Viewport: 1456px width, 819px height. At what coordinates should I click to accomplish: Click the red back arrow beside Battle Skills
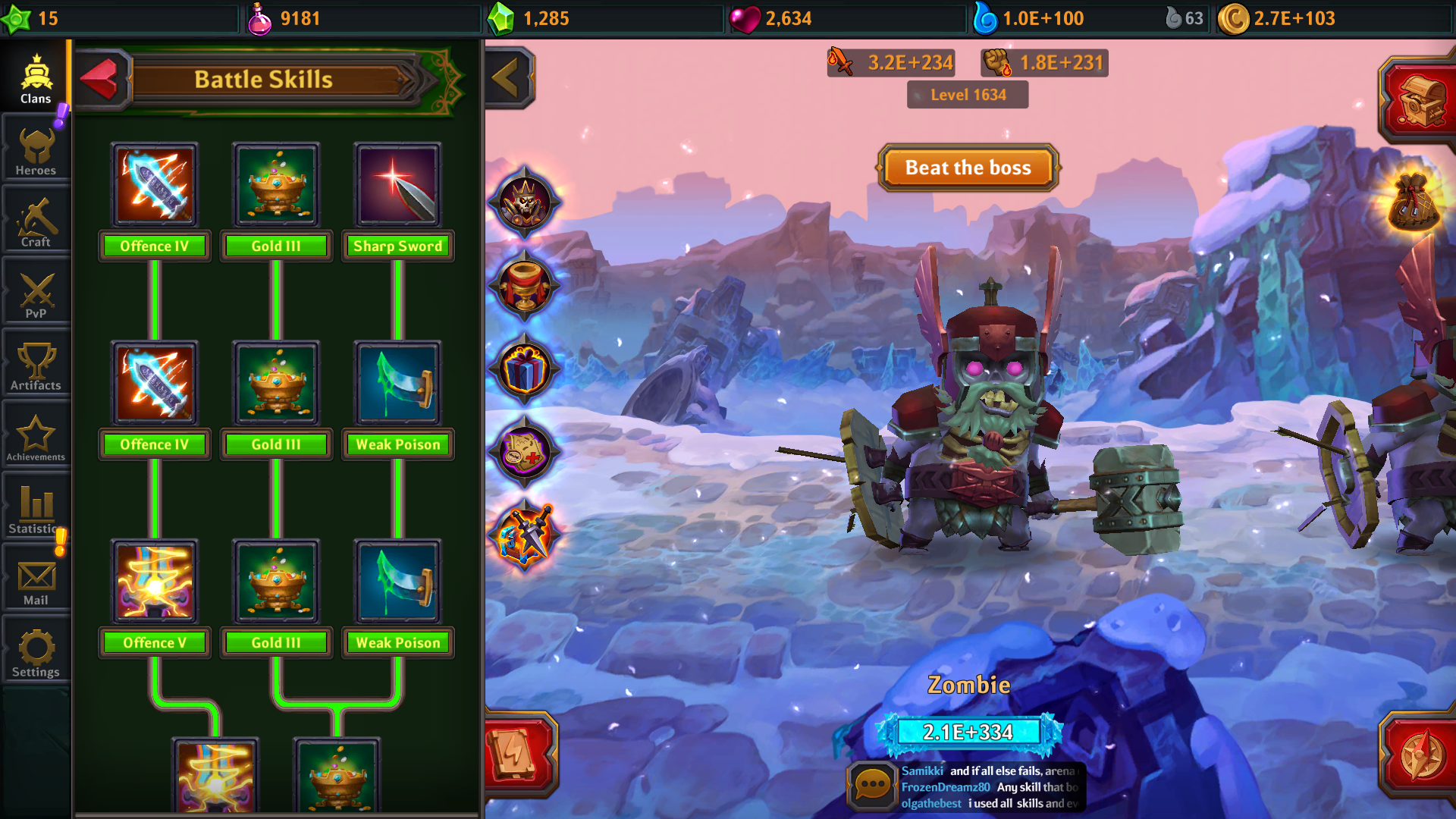(99, 79)
